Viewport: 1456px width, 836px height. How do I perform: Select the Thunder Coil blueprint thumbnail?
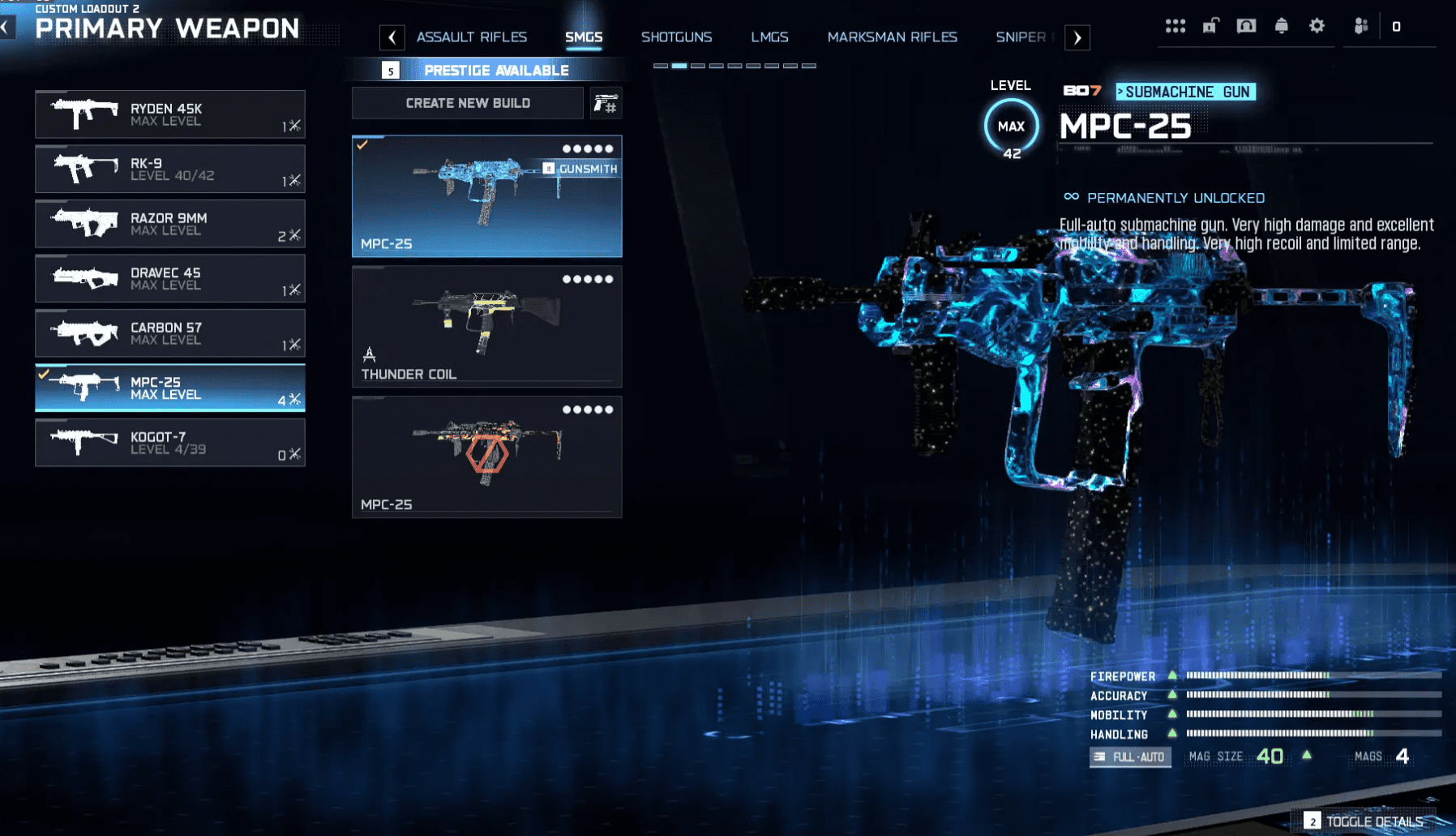486,325
